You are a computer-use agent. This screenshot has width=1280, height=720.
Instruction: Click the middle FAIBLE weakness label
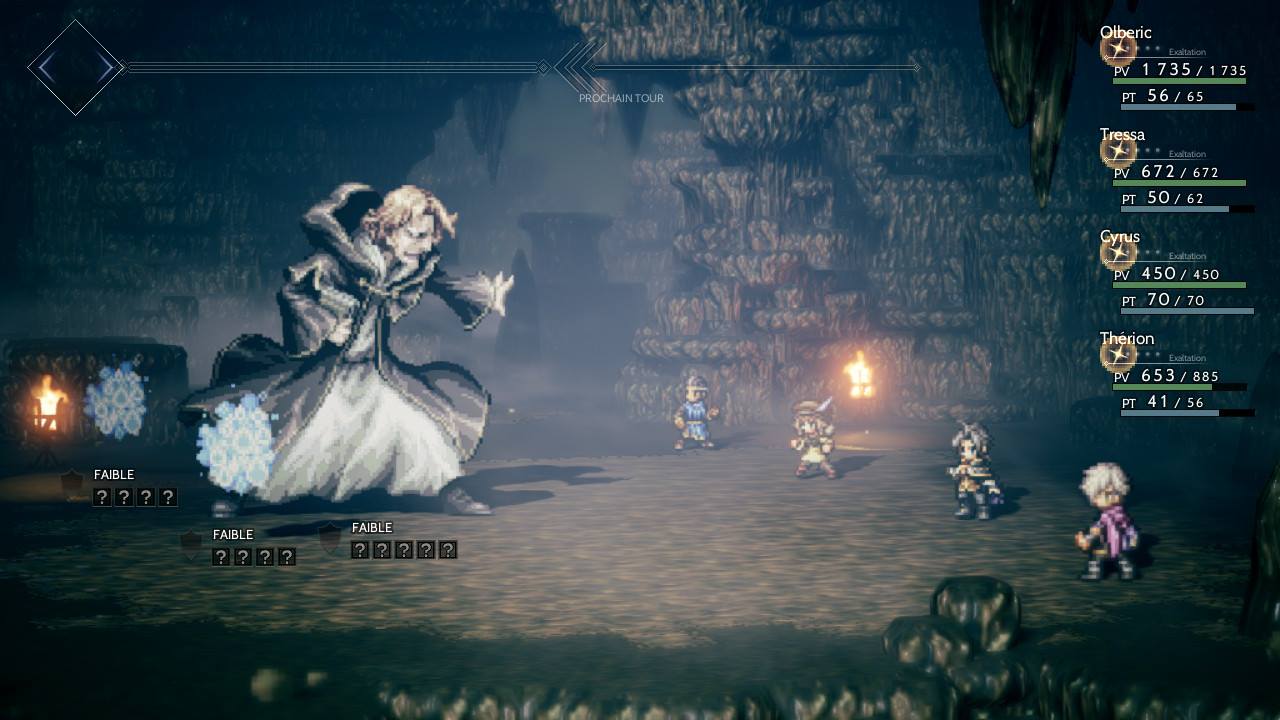coord(232,534)
